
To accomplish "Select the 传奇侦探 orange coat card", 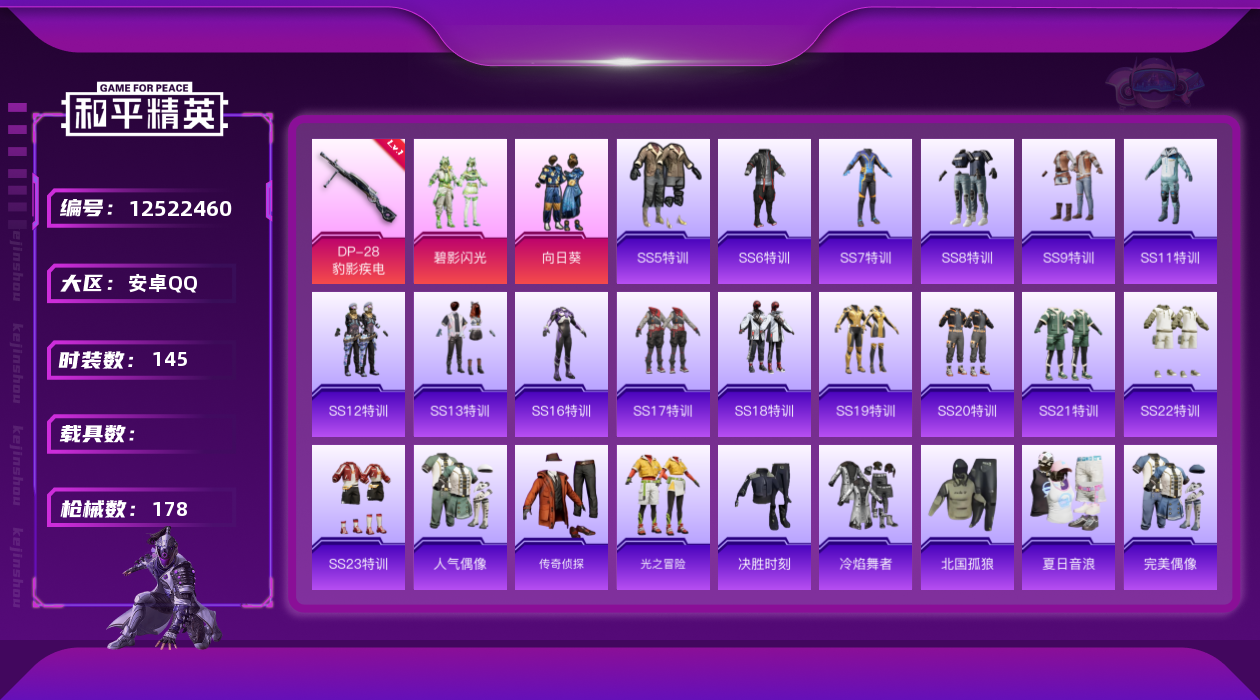I will (x=561, y=517).
